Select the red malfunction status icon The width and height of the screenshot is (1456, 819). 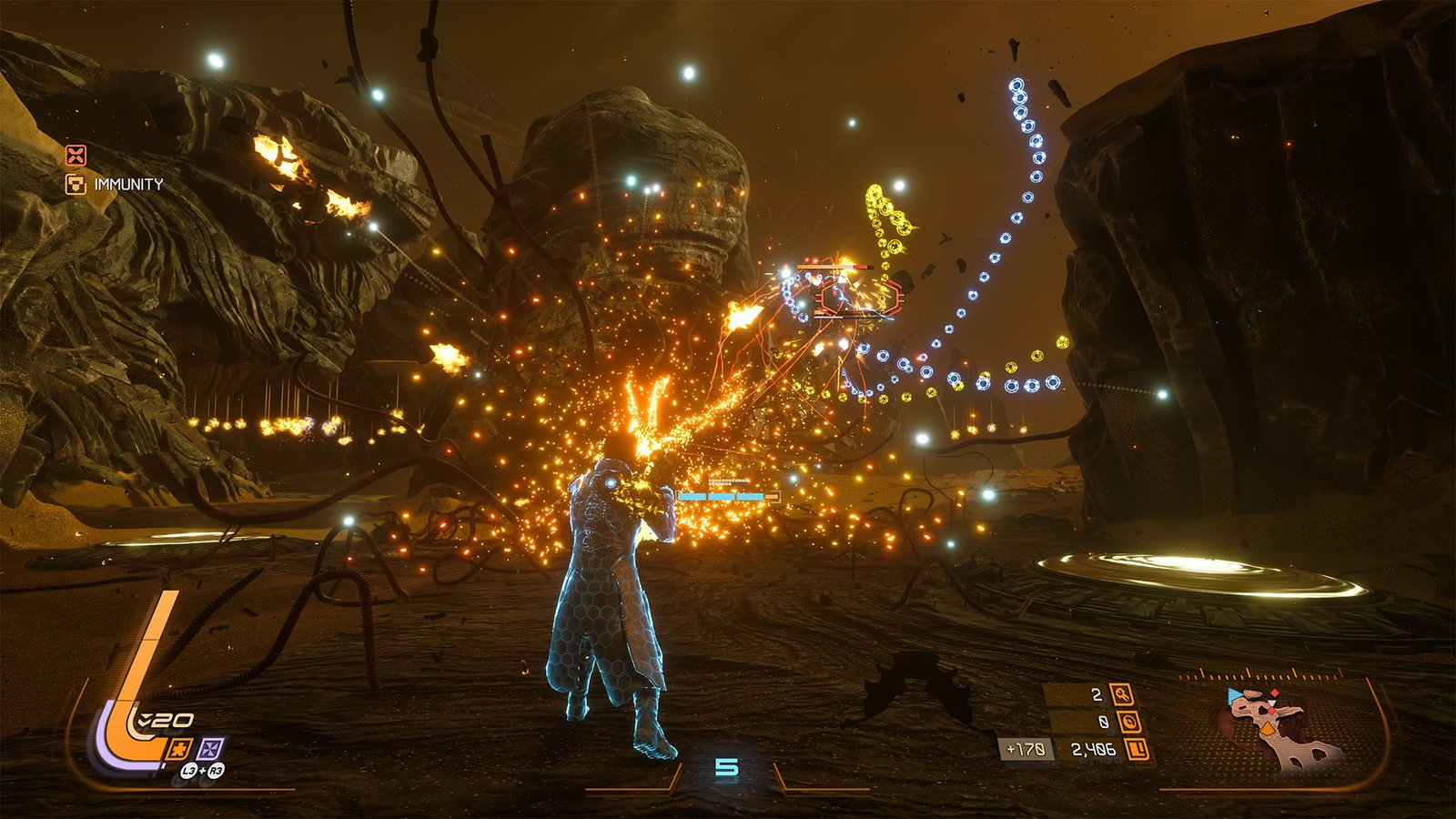pyautogui.click(x=76, y=155)
